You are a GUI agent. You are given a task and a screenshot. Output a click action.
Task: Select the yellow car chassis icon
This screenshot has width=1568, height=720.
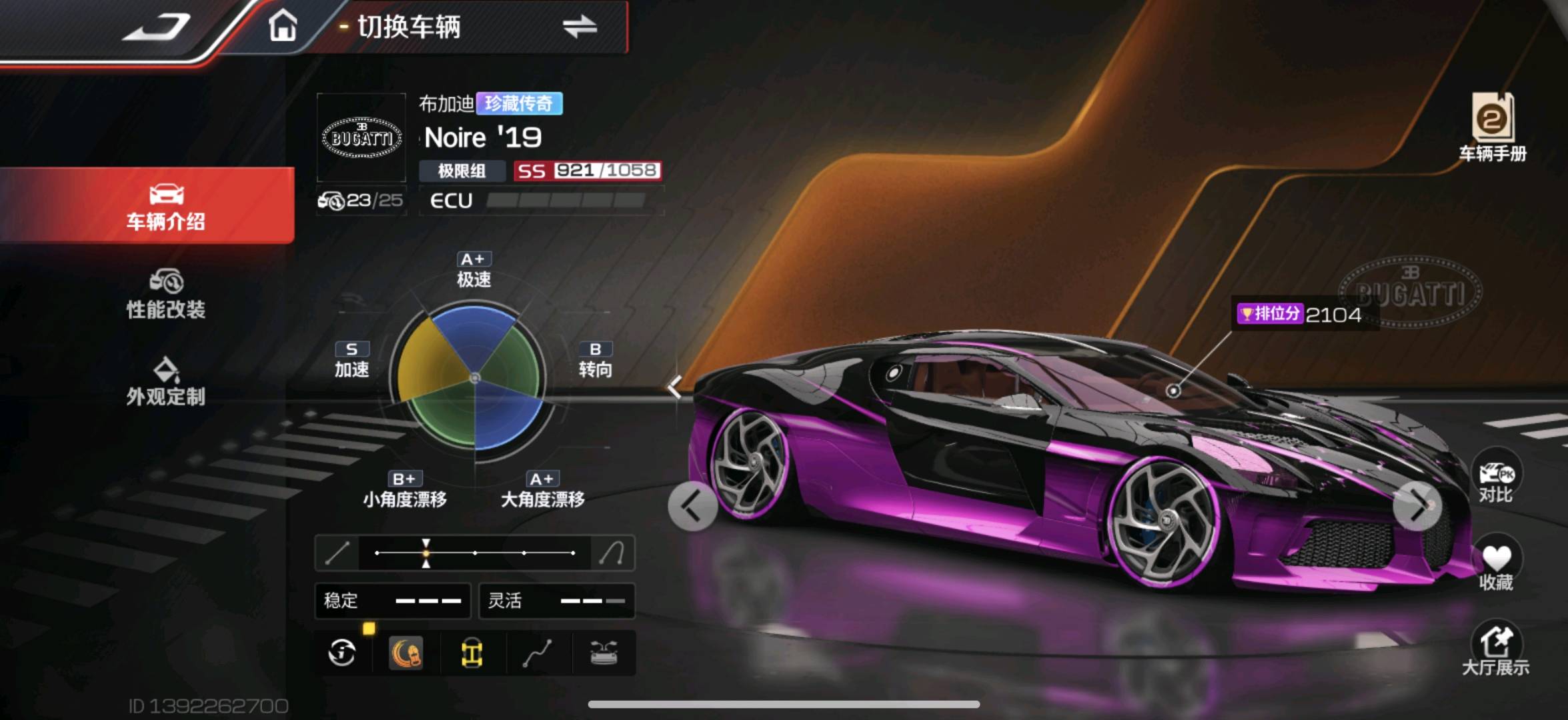point(472,653)
